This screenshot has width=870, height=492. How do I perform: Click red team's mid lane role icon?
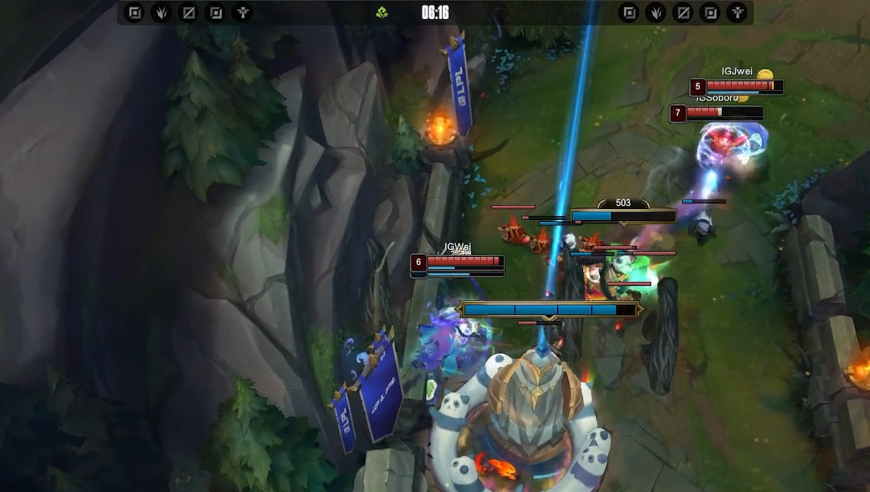click(x=683, y=13)
